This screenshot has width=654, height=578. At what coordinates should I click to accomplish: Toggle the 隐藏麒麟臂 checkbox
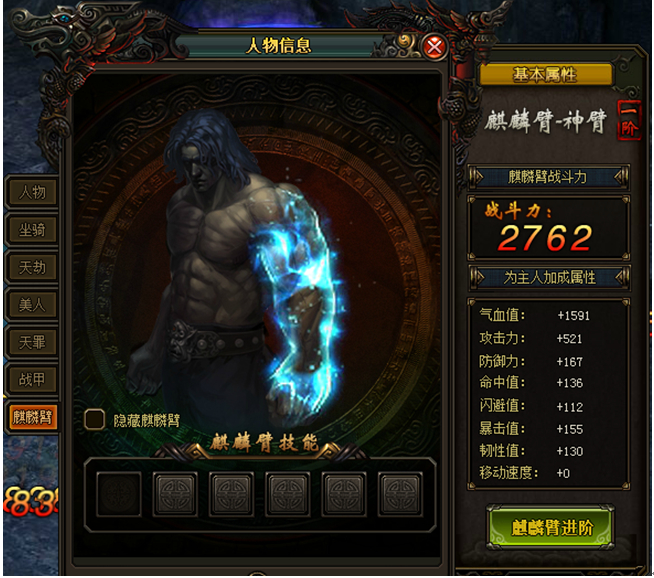tap(94, 420)
